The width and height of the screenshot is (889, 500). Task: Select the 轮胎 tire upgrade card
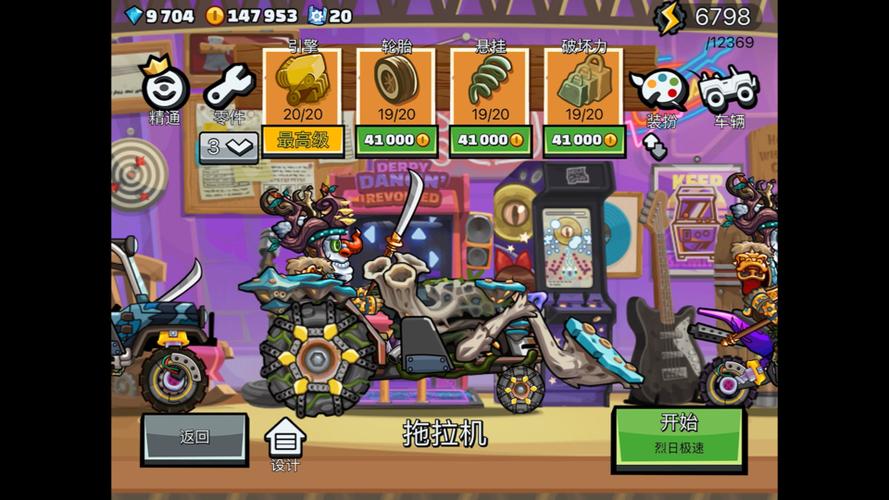click(396, 86)
